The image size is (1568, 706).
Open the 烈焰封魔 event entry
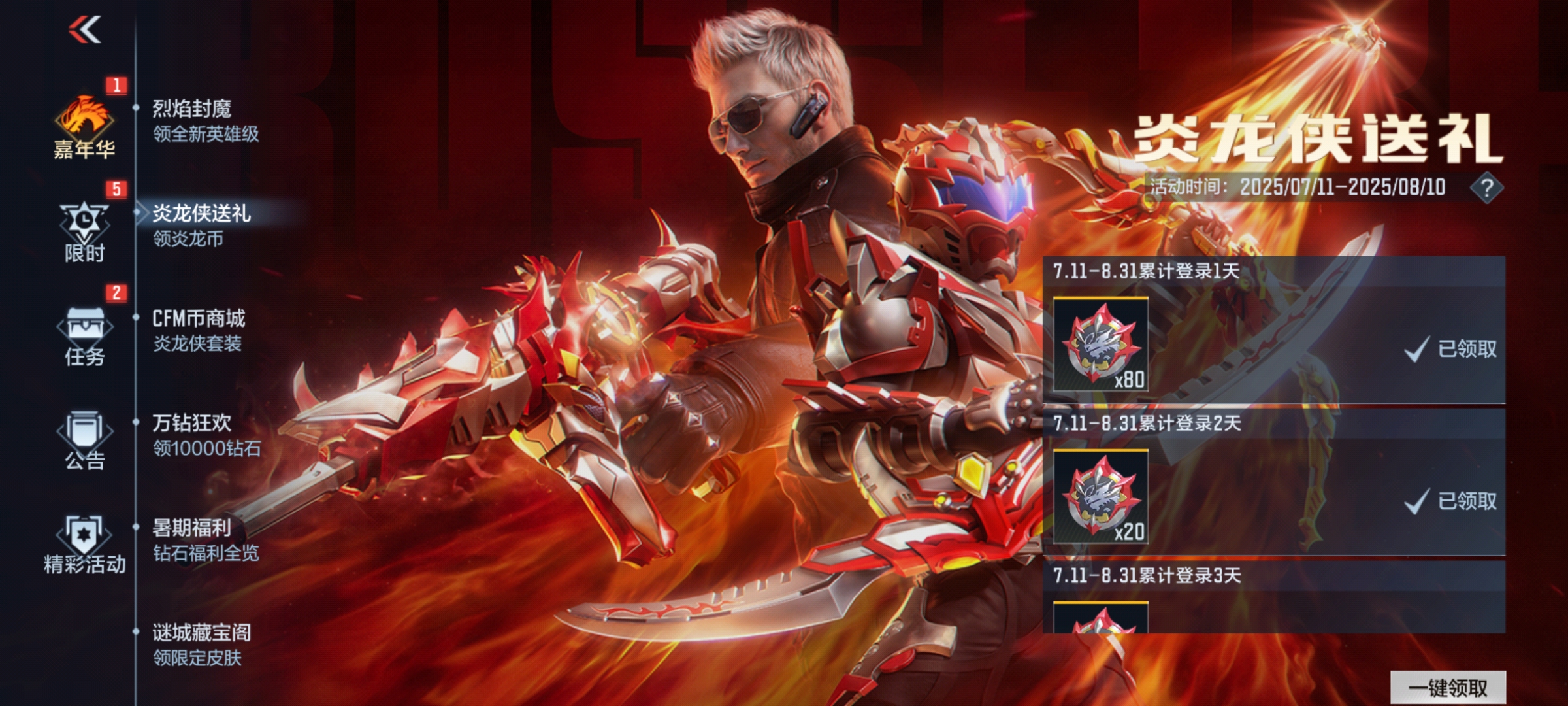205,121
